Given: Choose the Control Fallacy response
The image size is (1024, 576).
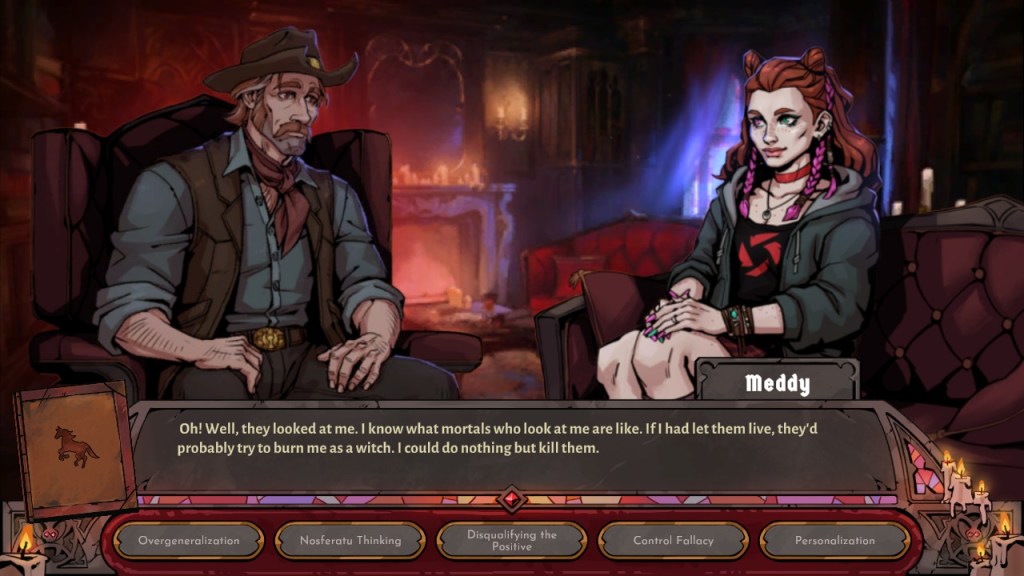Looking at the screenshot, I should click(673, 541).
